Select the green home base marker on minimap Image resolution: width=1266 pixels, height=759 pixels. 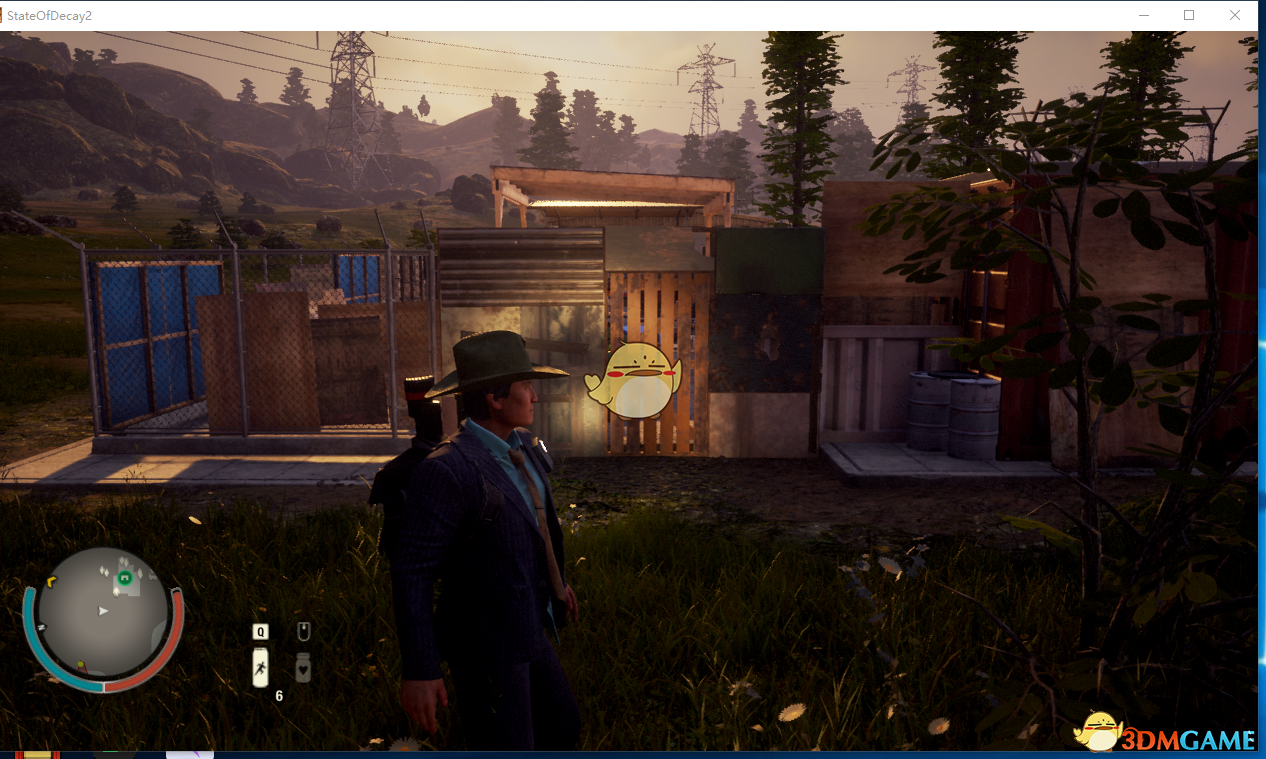point(125,578)
